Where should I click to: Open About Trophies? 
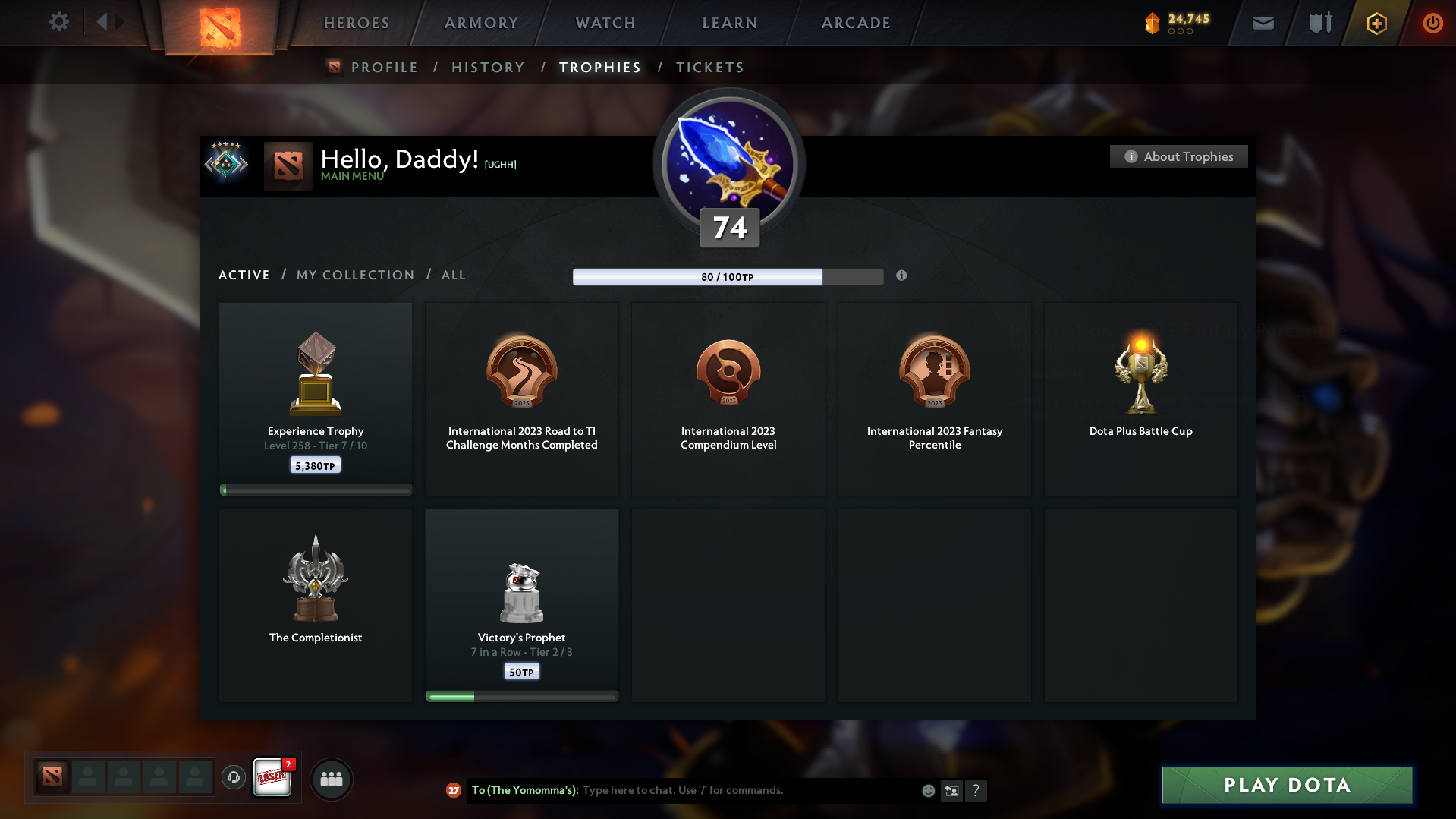(x=1178, y=156)
